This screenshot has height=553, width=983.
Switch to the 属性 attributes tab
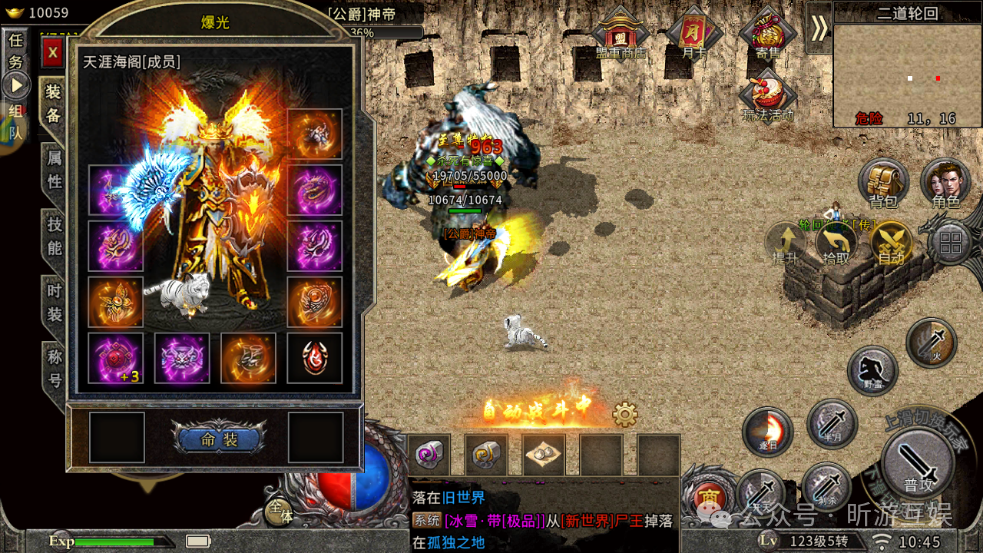point(54,169)
